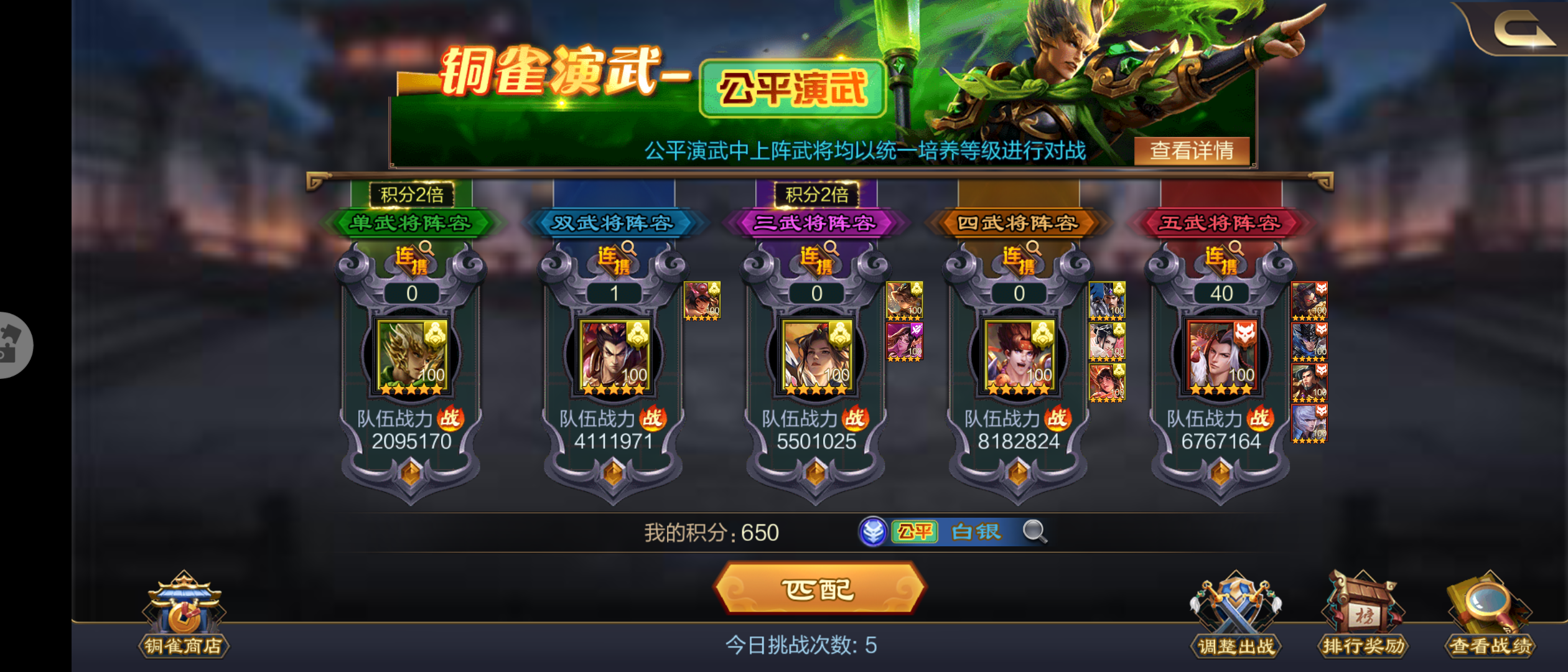Toggle the 积分2倍 badge above 双武将阵容
Image resolution: width=1568 pixels, height=672 pixels.
[x=414, y=194]
